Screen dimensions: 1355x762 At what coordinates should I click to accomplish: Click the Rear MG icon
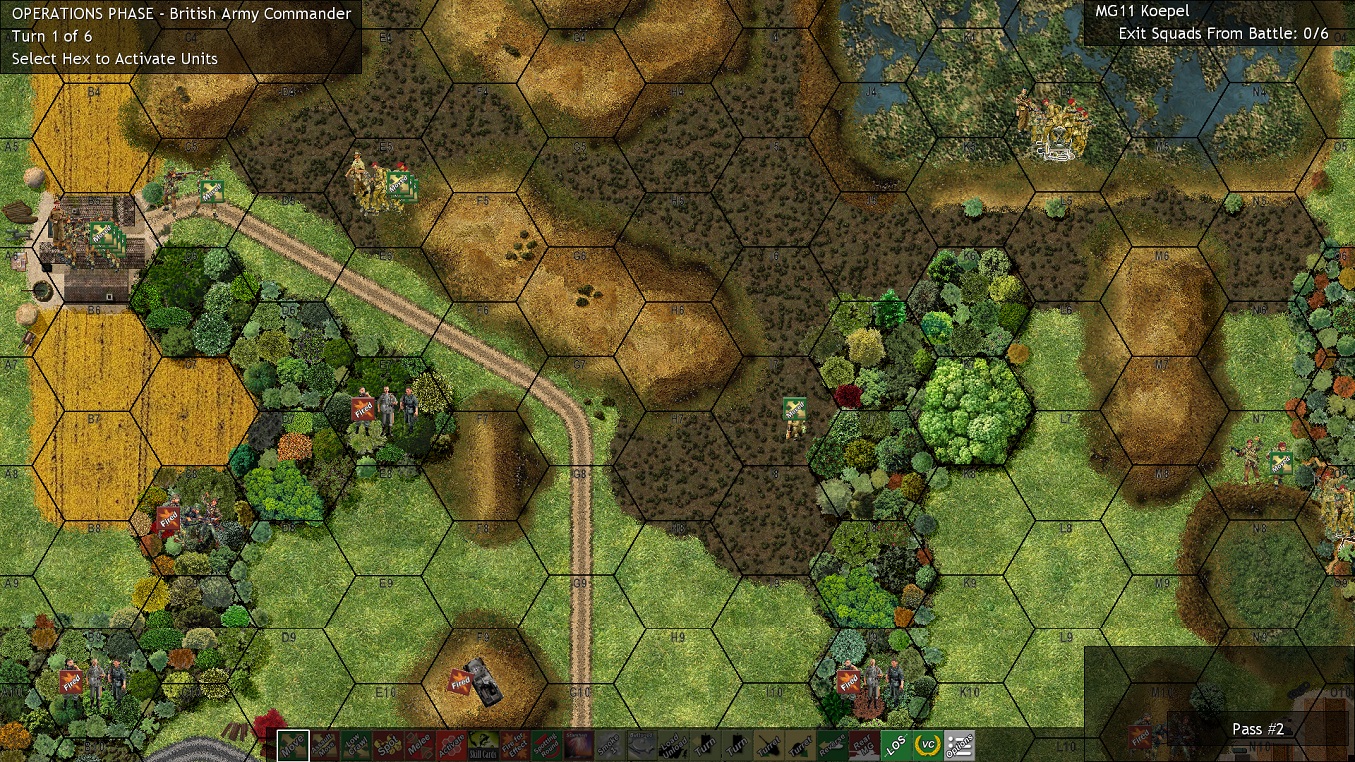click(862, 744)
